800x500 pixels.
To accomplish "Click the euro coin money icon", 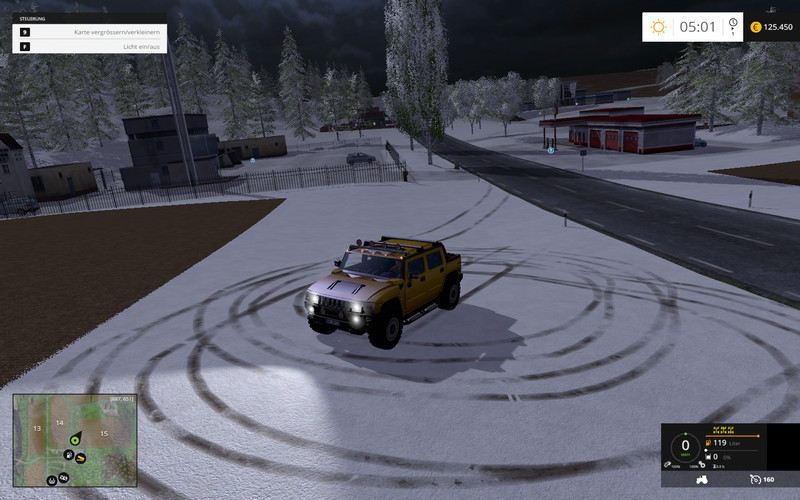I will (756, 27).
